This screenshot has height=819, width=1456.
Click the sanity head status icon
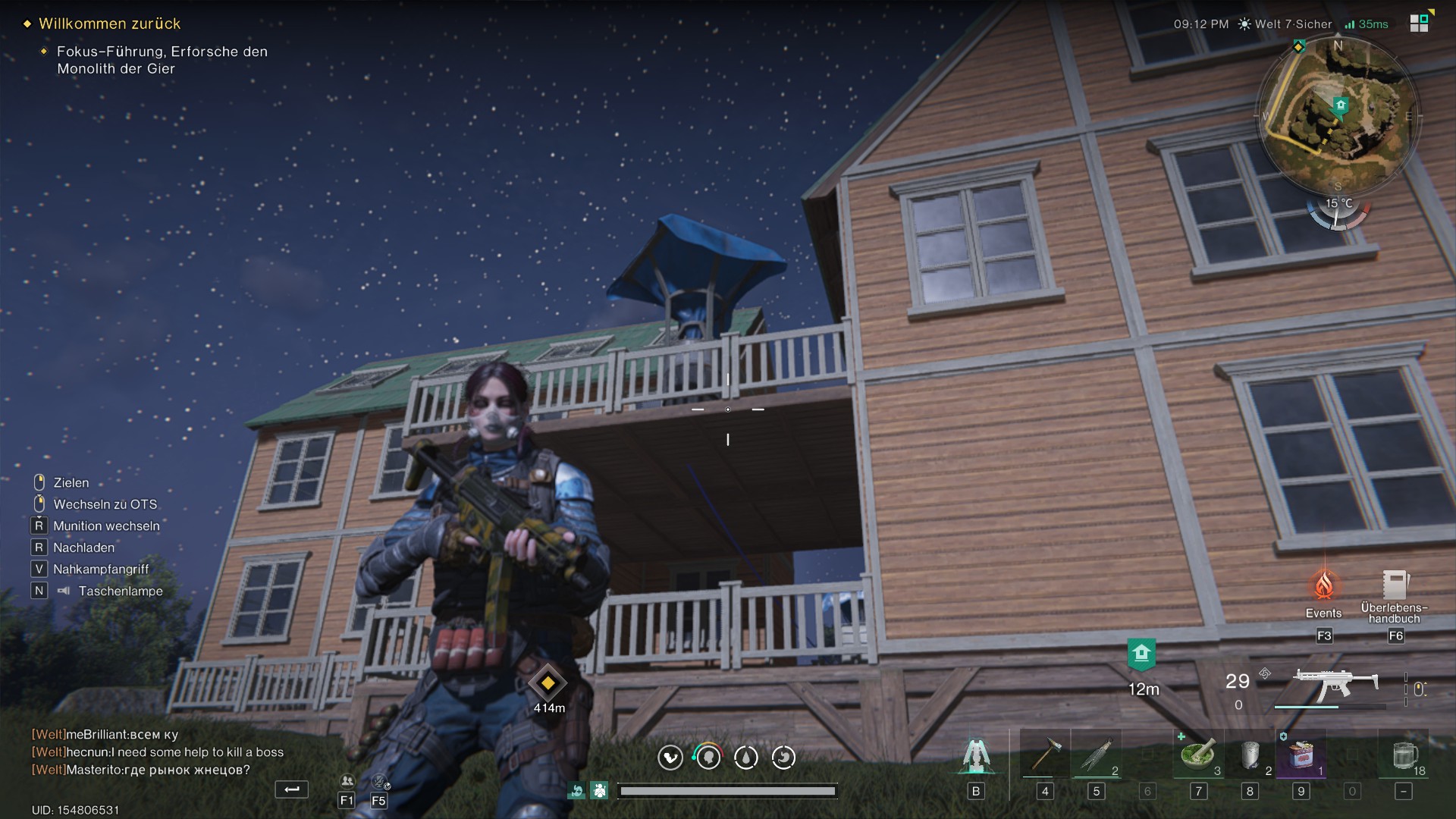pos(708,757)
